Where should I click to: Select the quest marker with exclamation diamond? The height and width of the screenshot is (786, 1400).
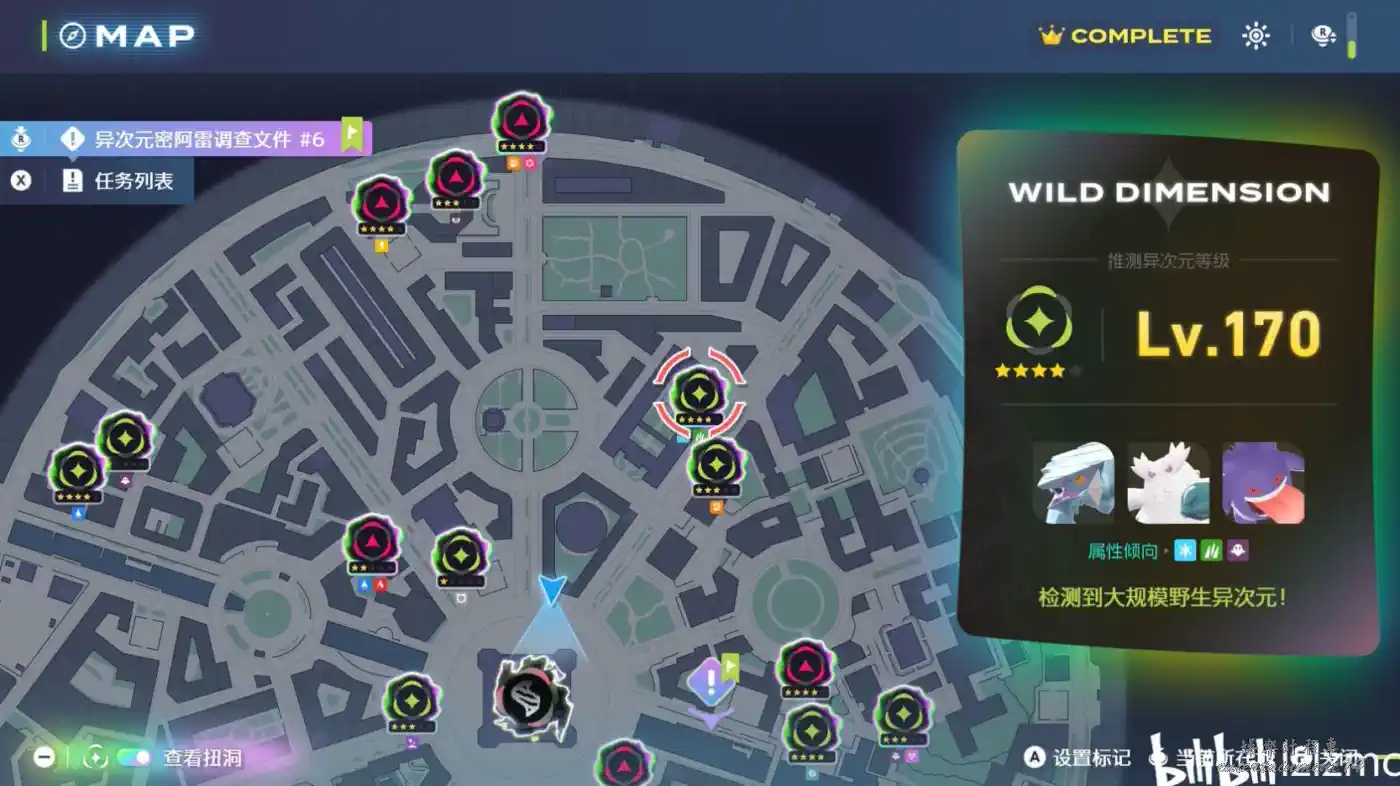pyautogui.click(x=711, y=685)
